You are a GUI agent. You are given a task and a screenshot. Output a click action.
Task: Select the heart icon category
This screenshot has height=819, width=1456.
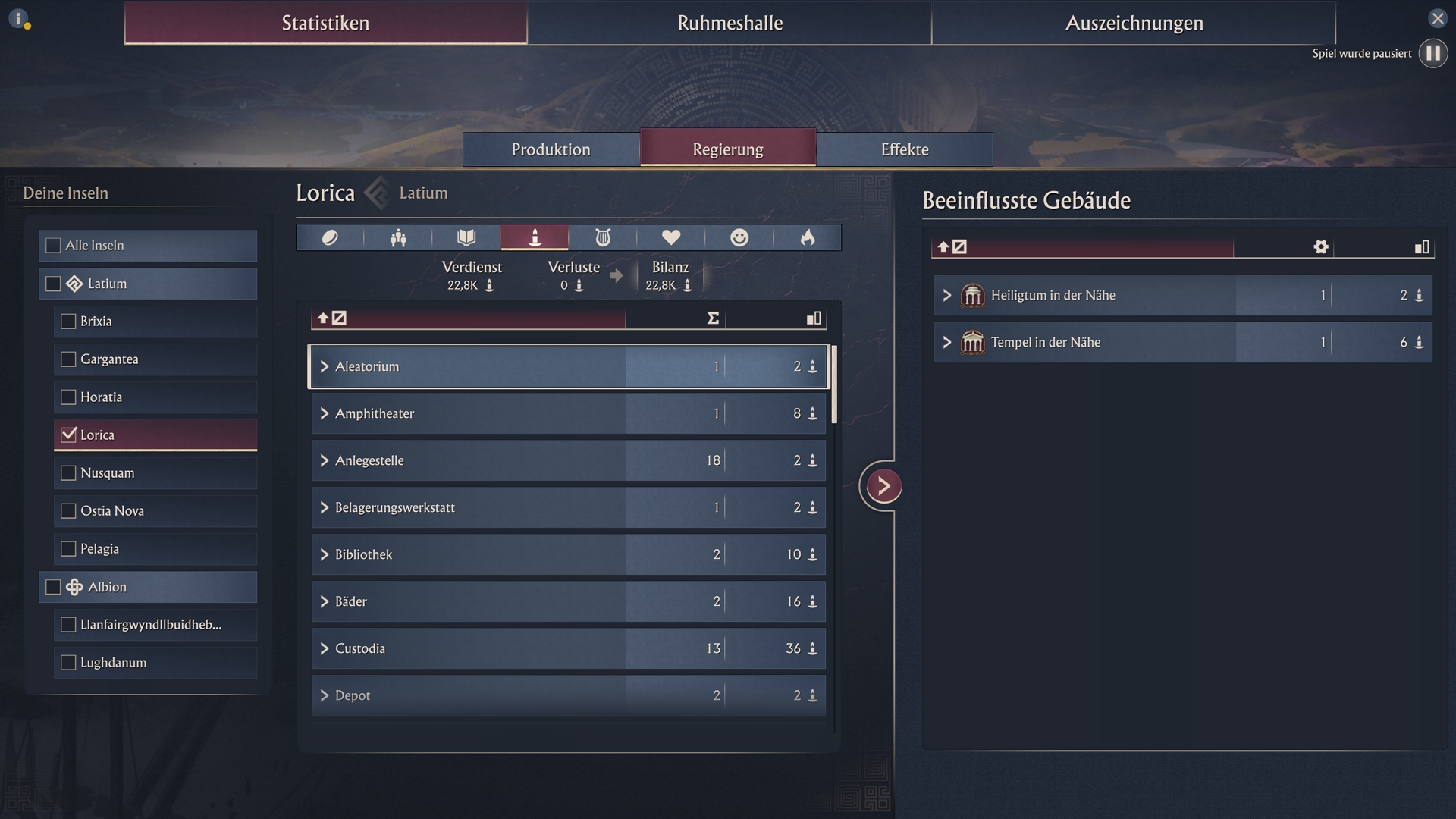[670, 238]
